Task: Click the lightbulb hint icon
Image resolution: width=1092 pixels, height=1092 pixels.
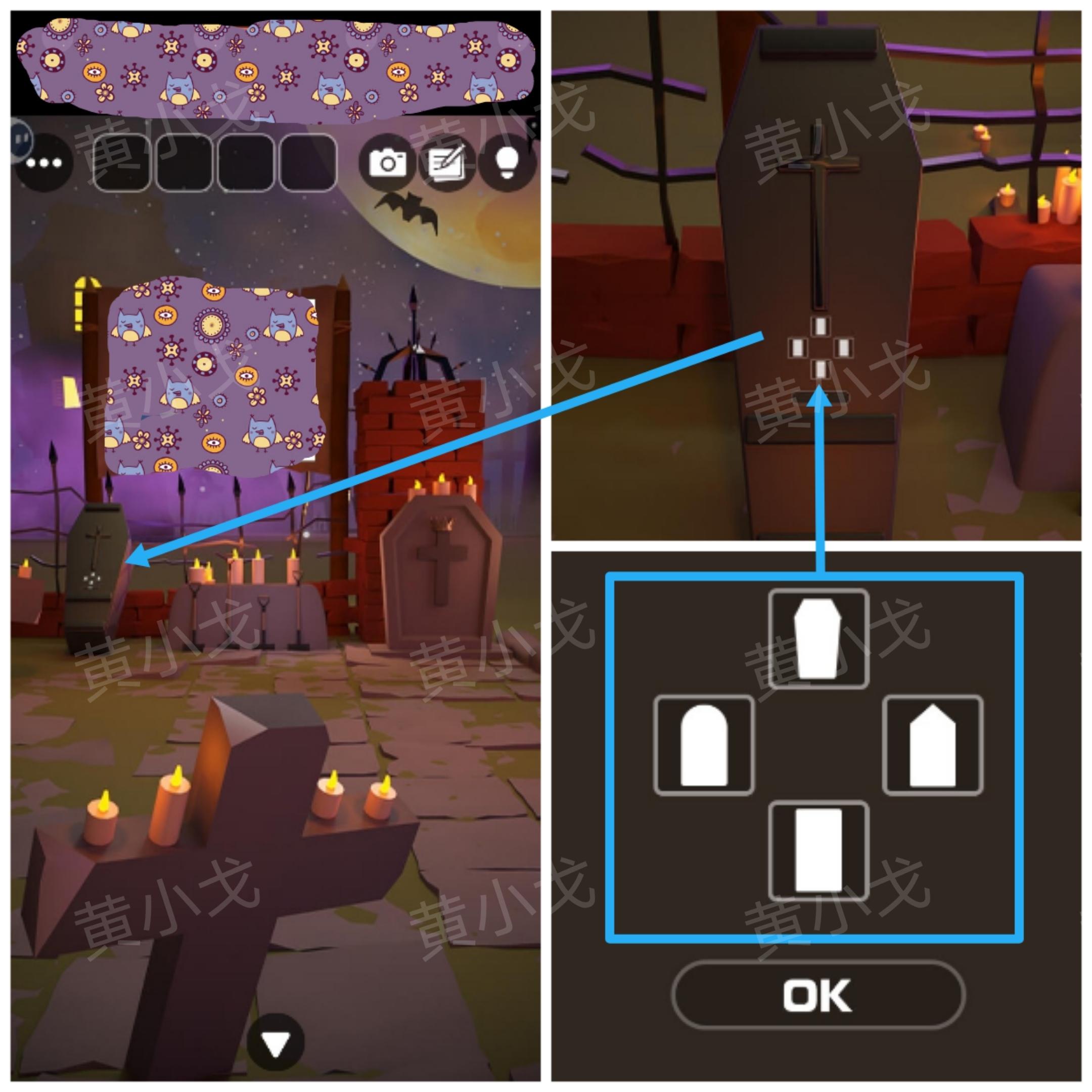Action: coord(507,162)
